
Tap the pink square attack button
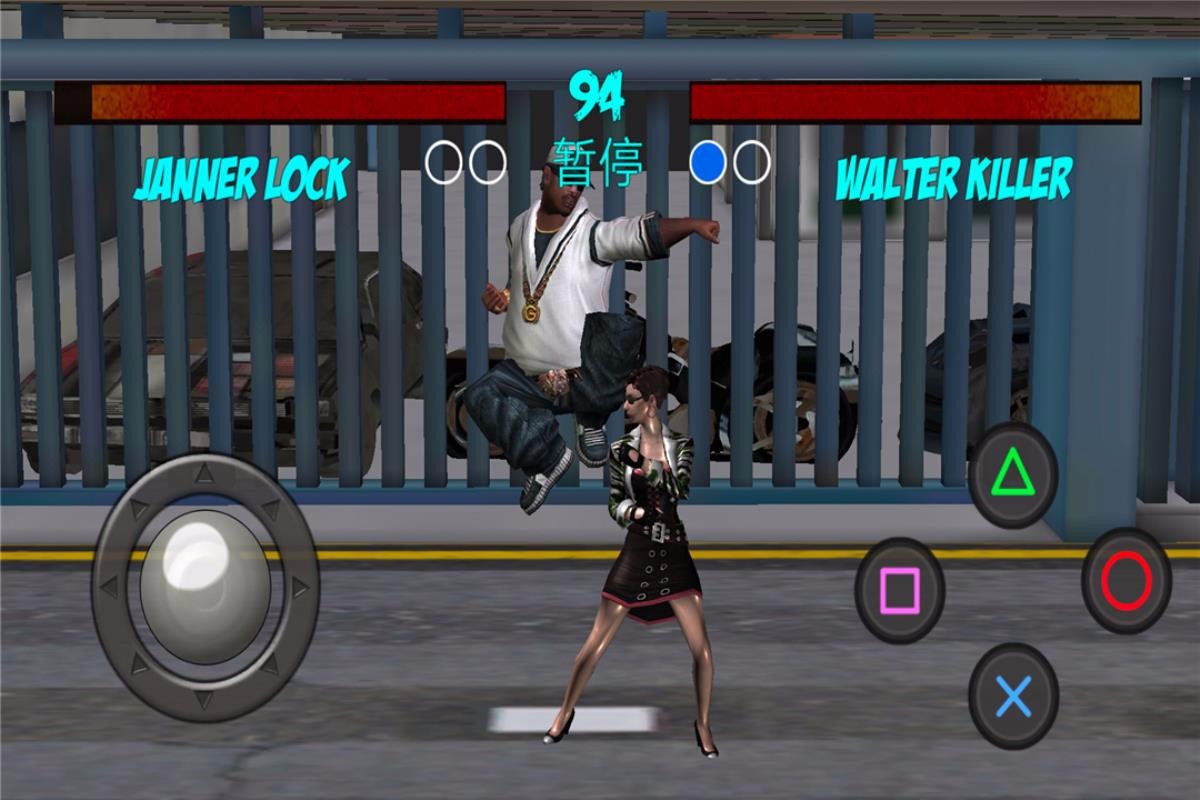coord(899,590)
